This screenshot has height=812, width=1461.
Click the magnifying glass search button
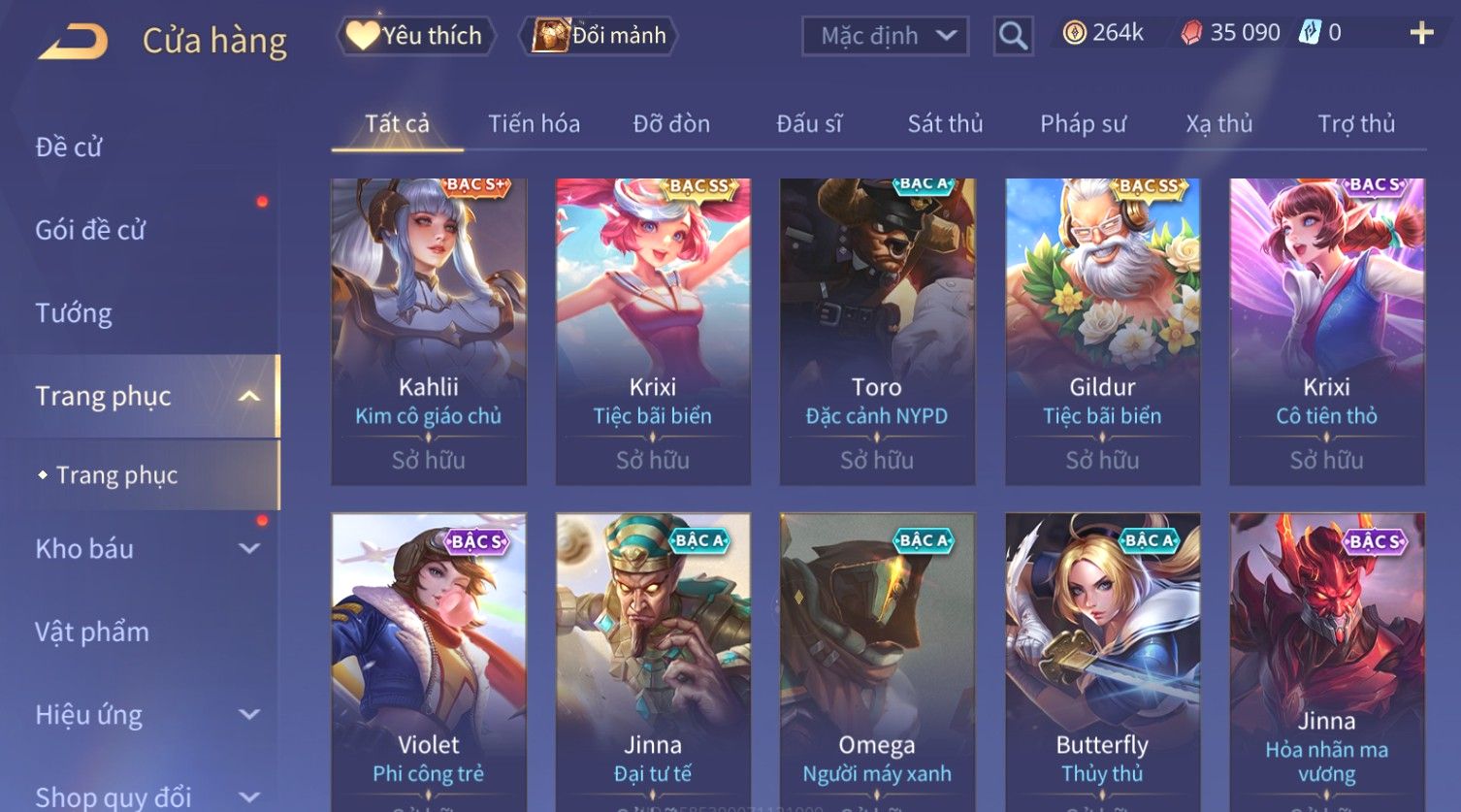tap(1013, 36)
